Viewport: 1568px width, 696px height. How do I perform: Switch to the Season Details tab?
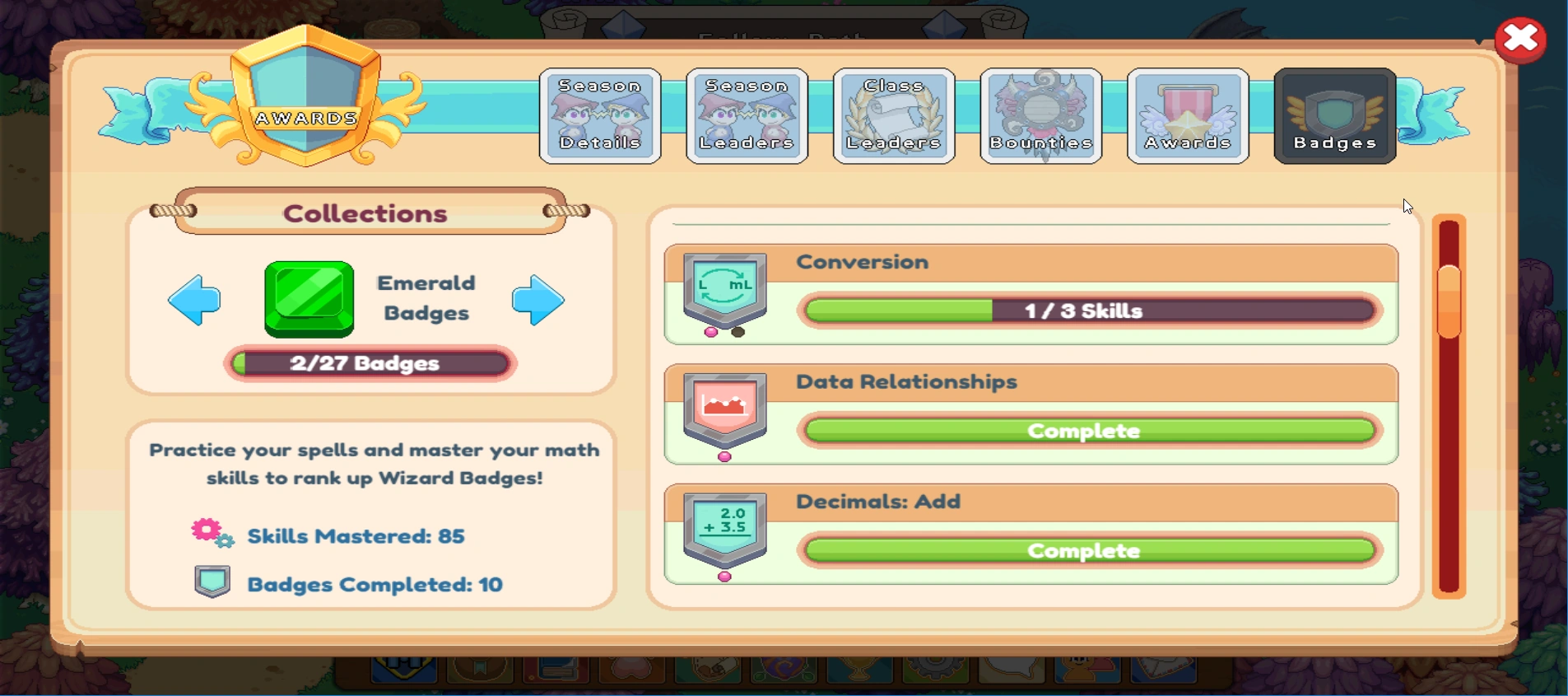pyautogui.click(x=599, y=115)
